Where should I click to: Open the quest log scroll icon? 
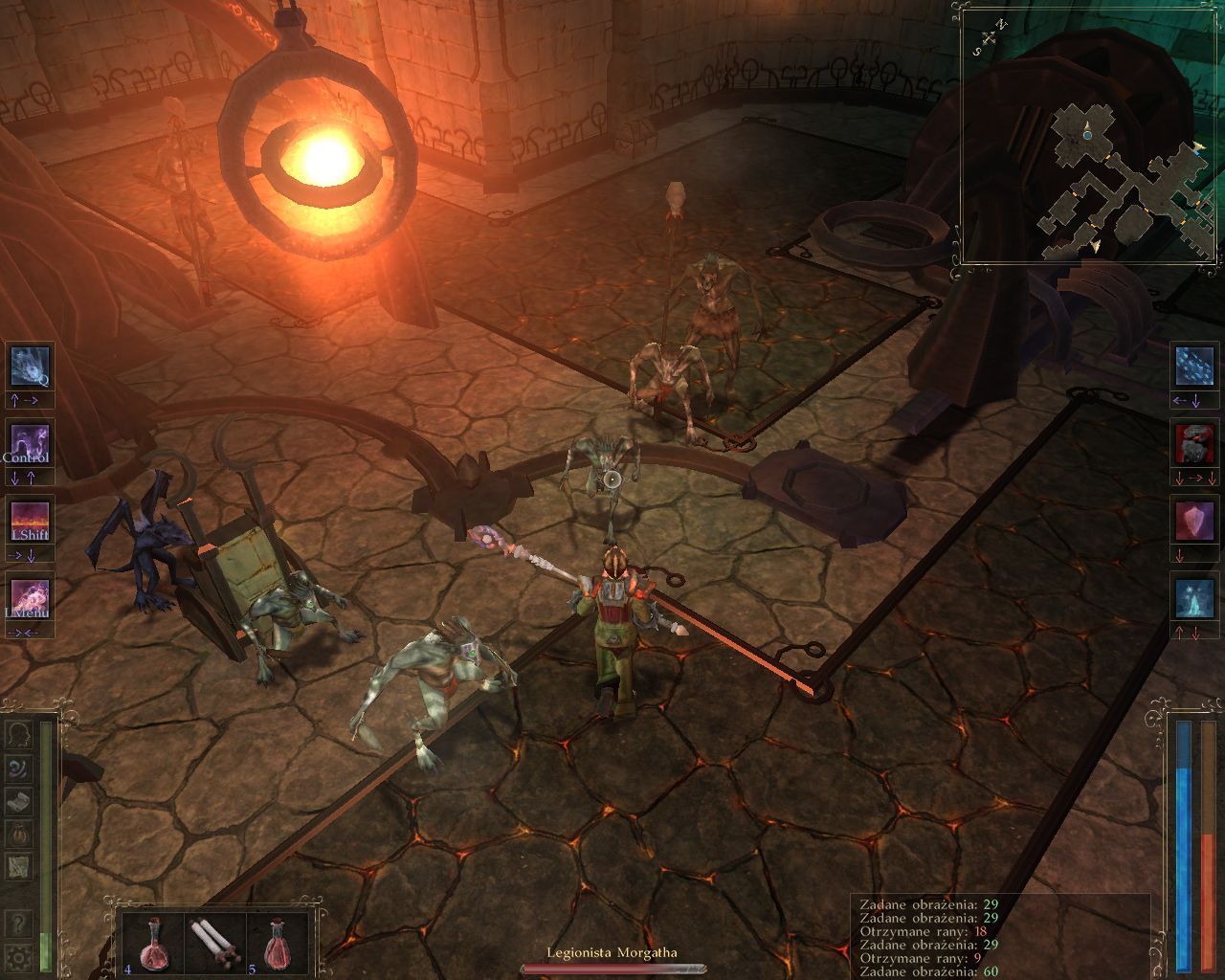(21, 800)
